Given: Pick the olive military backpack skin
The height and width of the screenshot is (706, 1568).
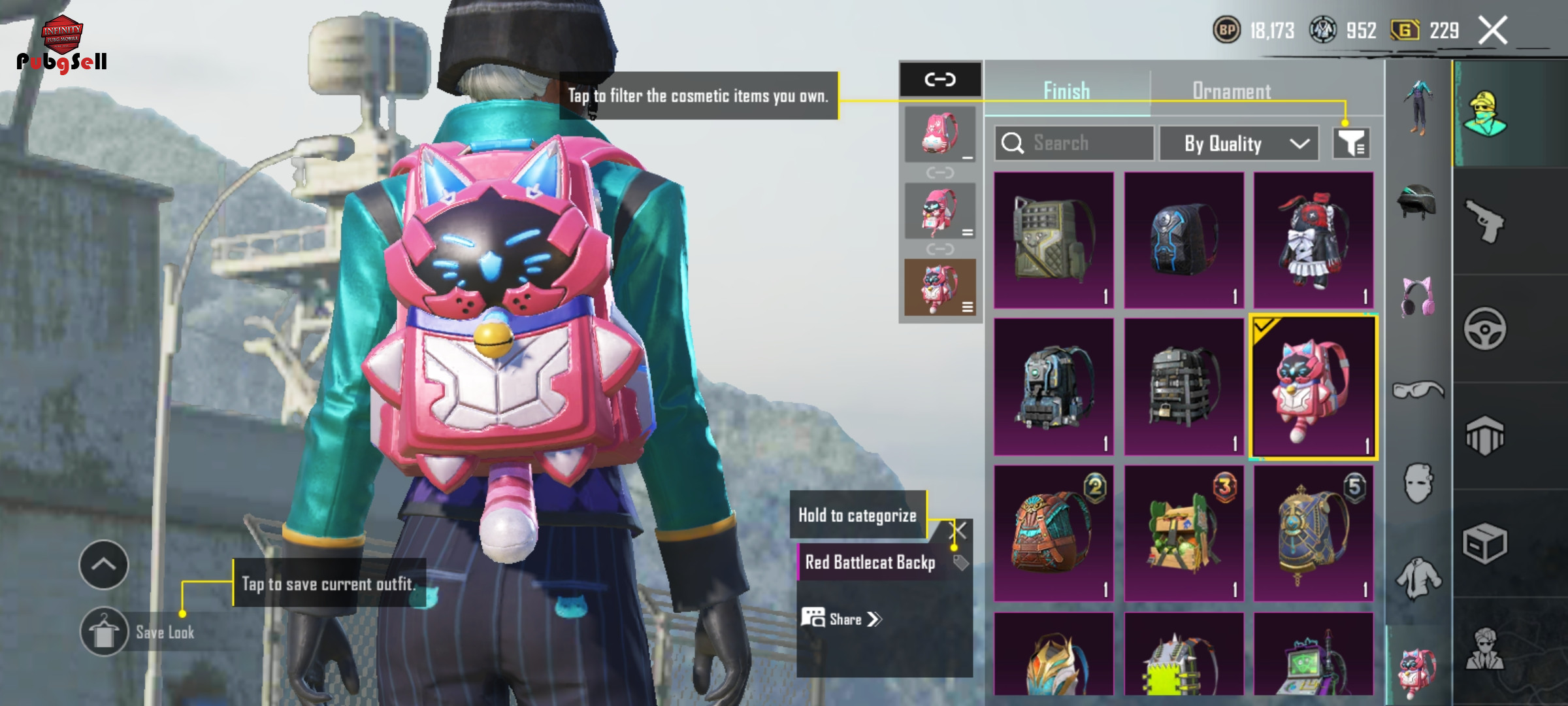Looking at the screenshot, I should [x=1053, y=240].
